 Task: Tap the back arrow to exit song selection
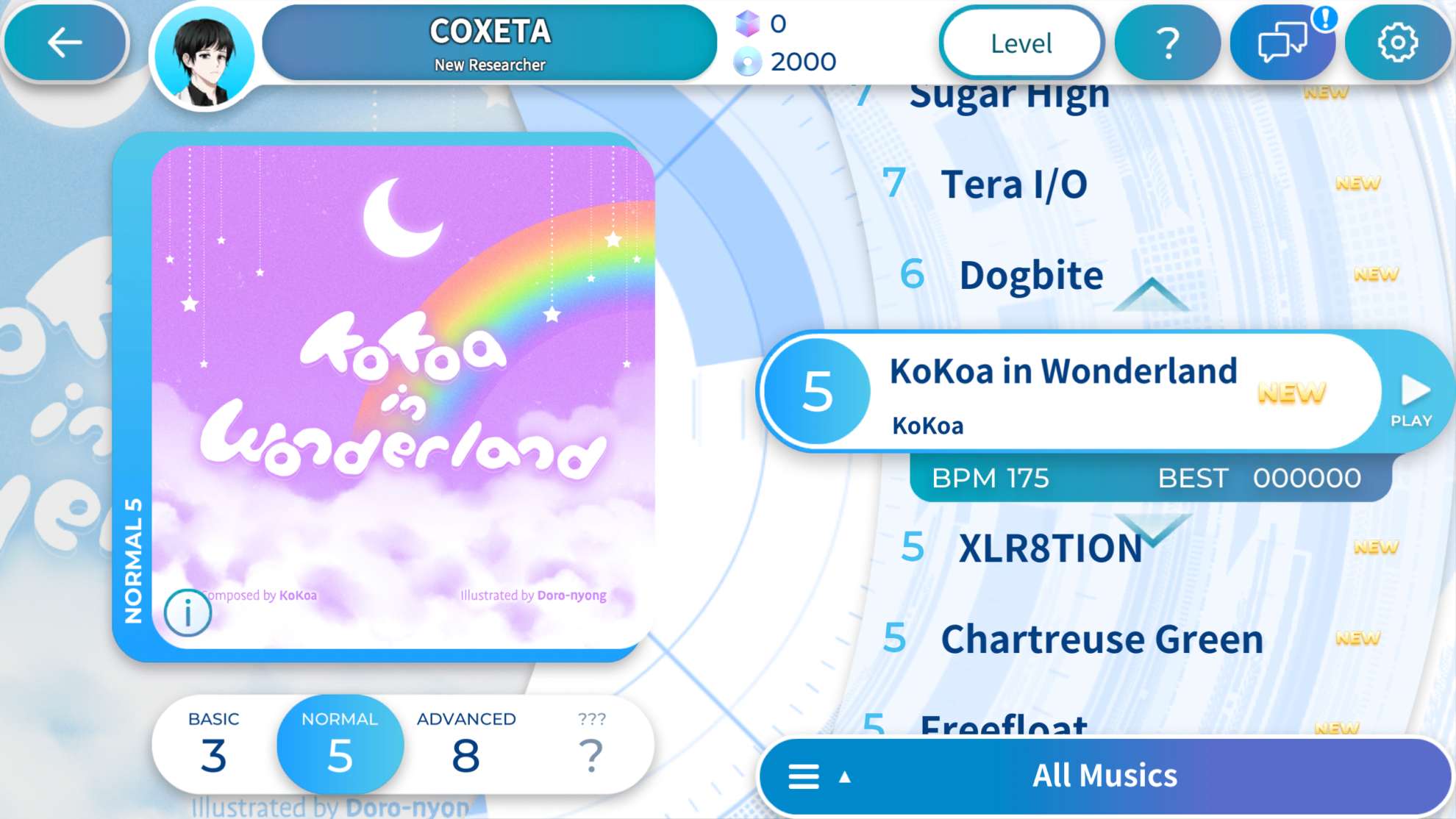tap(65, 42)
